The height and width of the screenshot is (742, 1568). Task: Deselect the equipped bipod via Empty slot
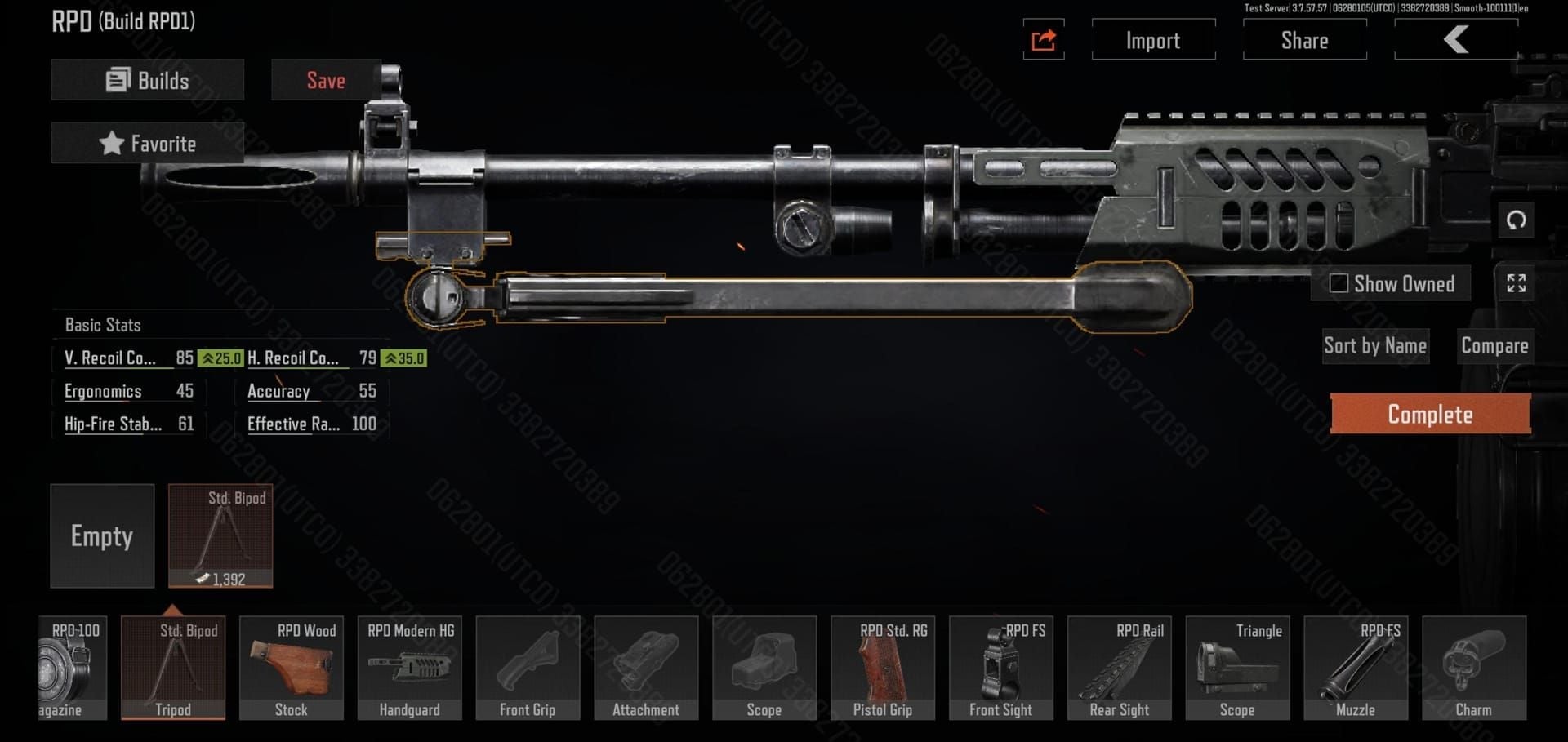coord(102,536)
